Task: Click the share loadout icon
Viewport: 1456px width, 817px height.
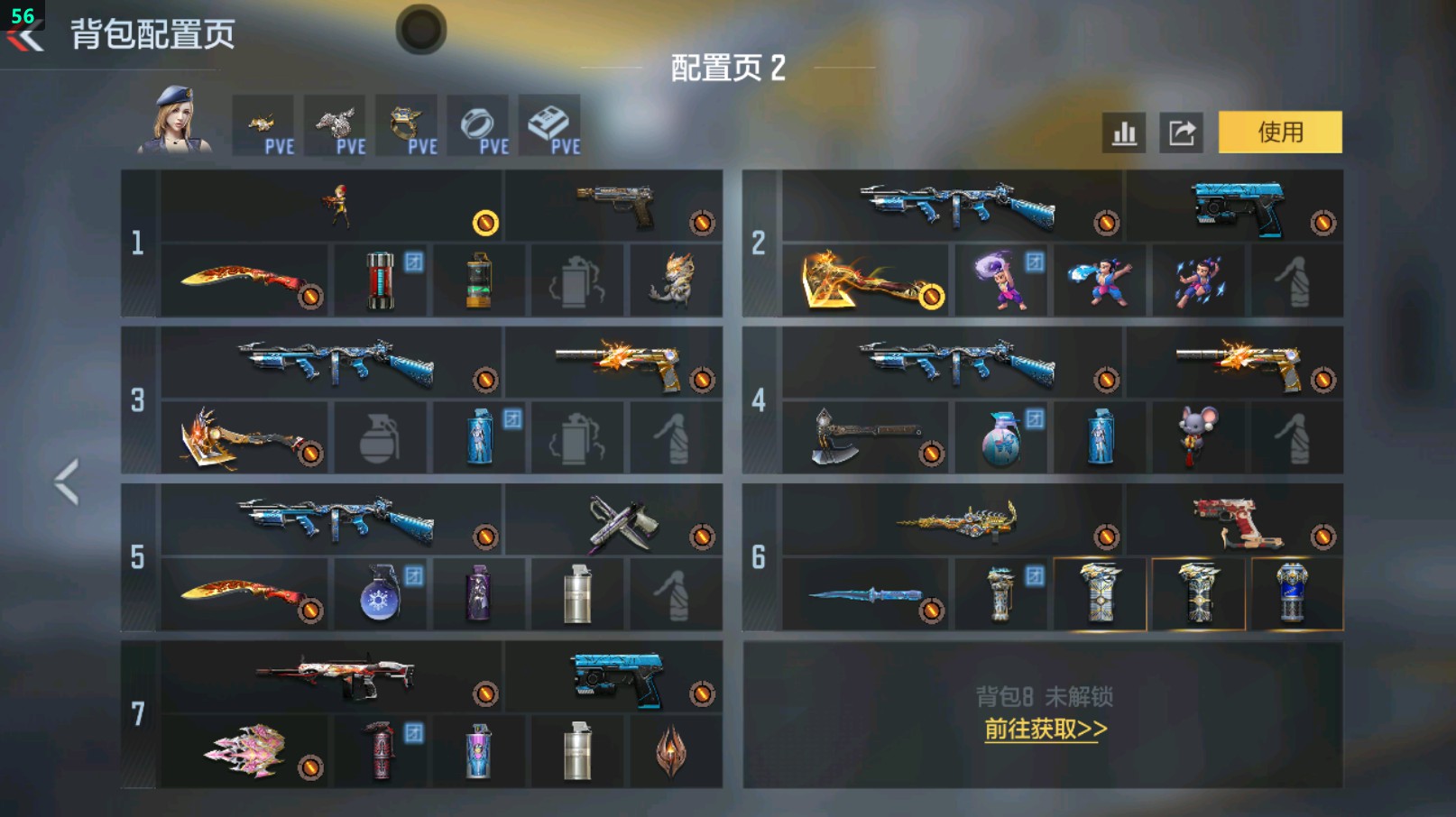Action: (1182, 131)
